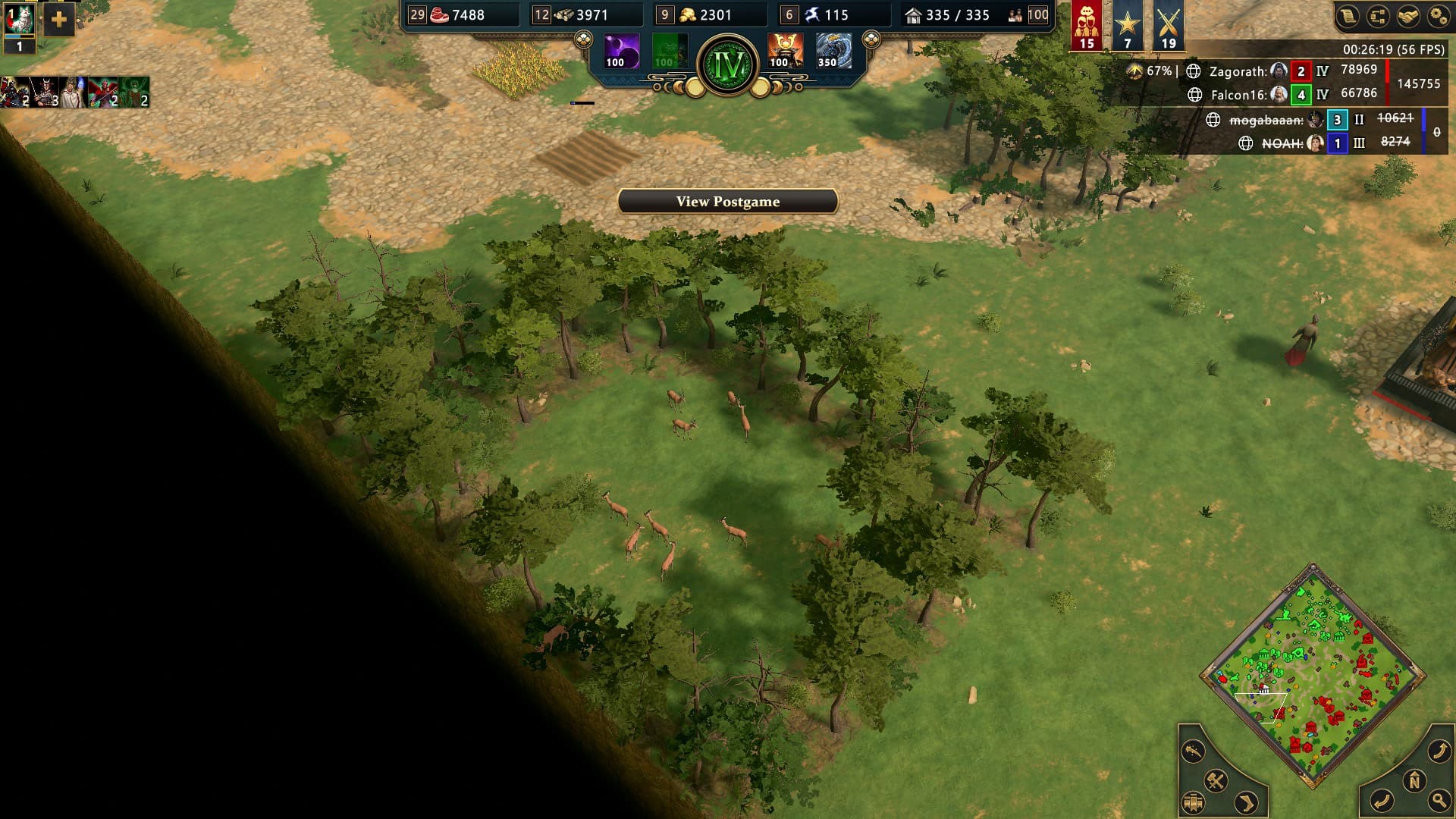Open the handshake diplomacy menu
Viewport: 1456px width, 819px height.
coord(1408,17)
